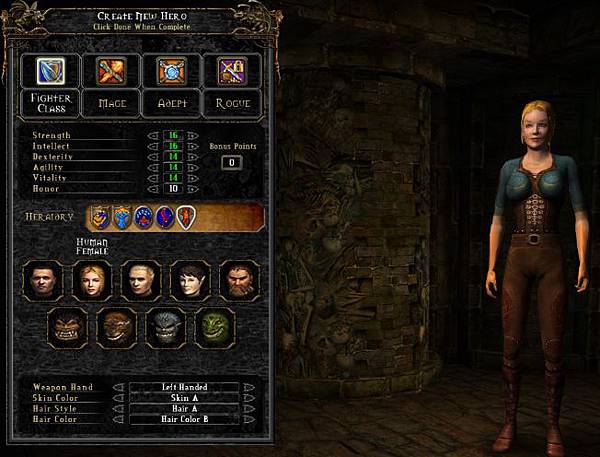600x457 pixels.
Task: Change Hair Style to the next option
Action: coord(248,408)
